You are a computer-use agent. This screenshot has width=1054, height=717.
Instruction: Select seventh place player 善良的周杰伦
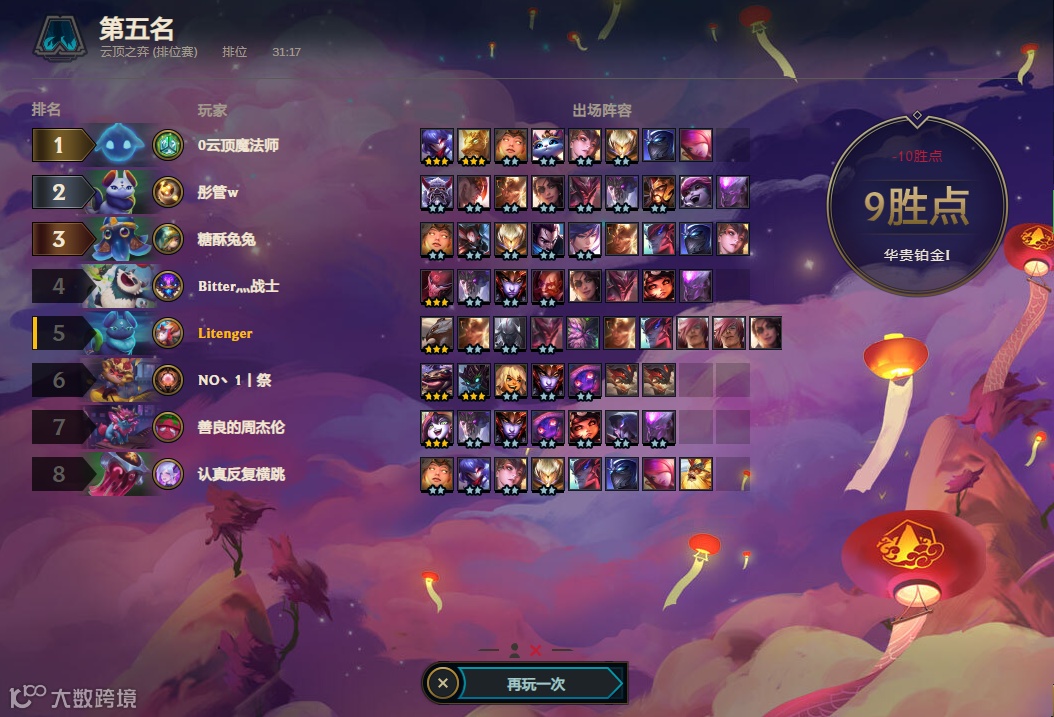tap(241, 427)
